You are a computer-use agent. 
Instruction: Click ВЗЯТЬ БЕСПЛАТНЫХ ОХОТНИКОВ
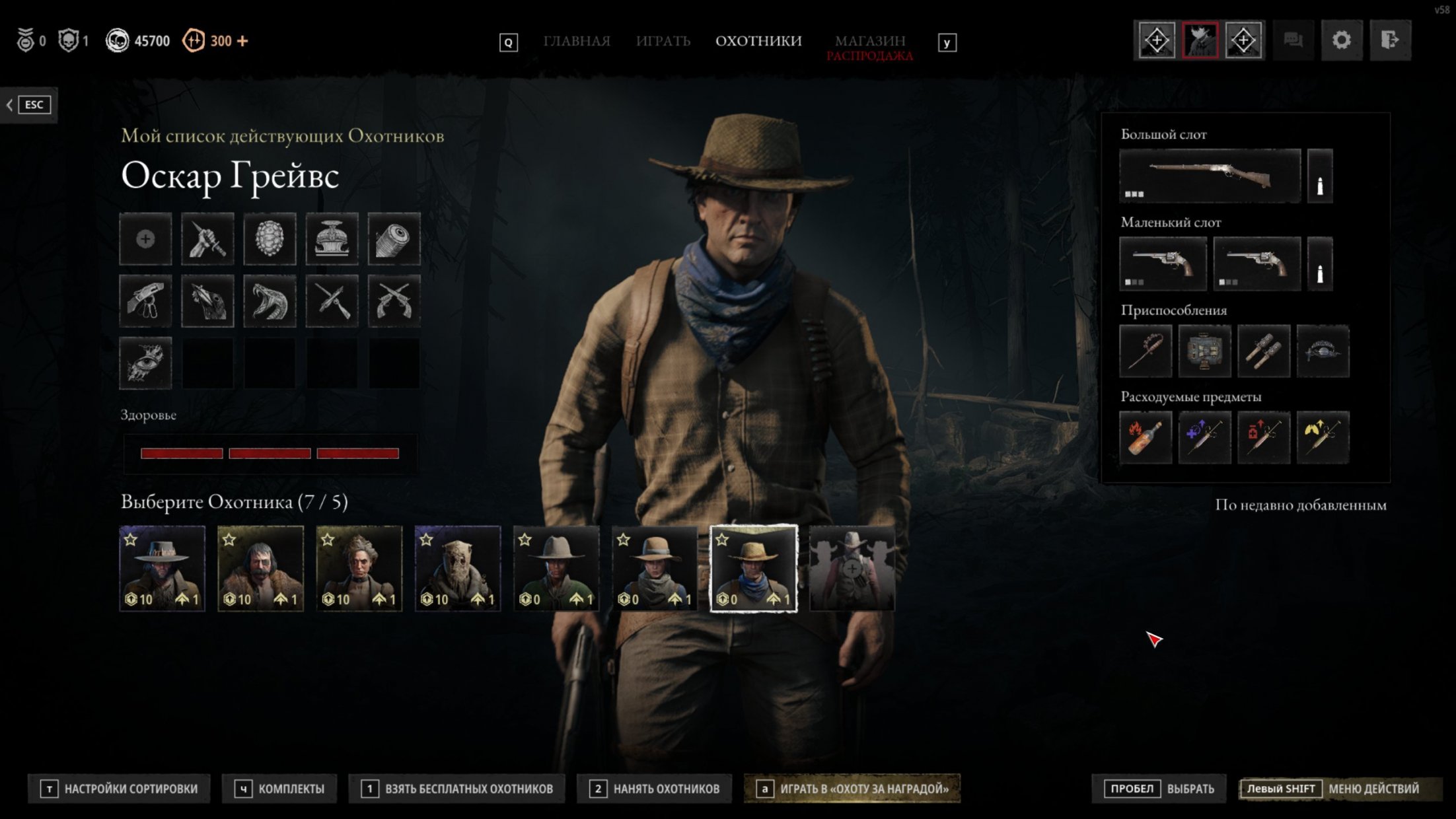coord(457,789)
